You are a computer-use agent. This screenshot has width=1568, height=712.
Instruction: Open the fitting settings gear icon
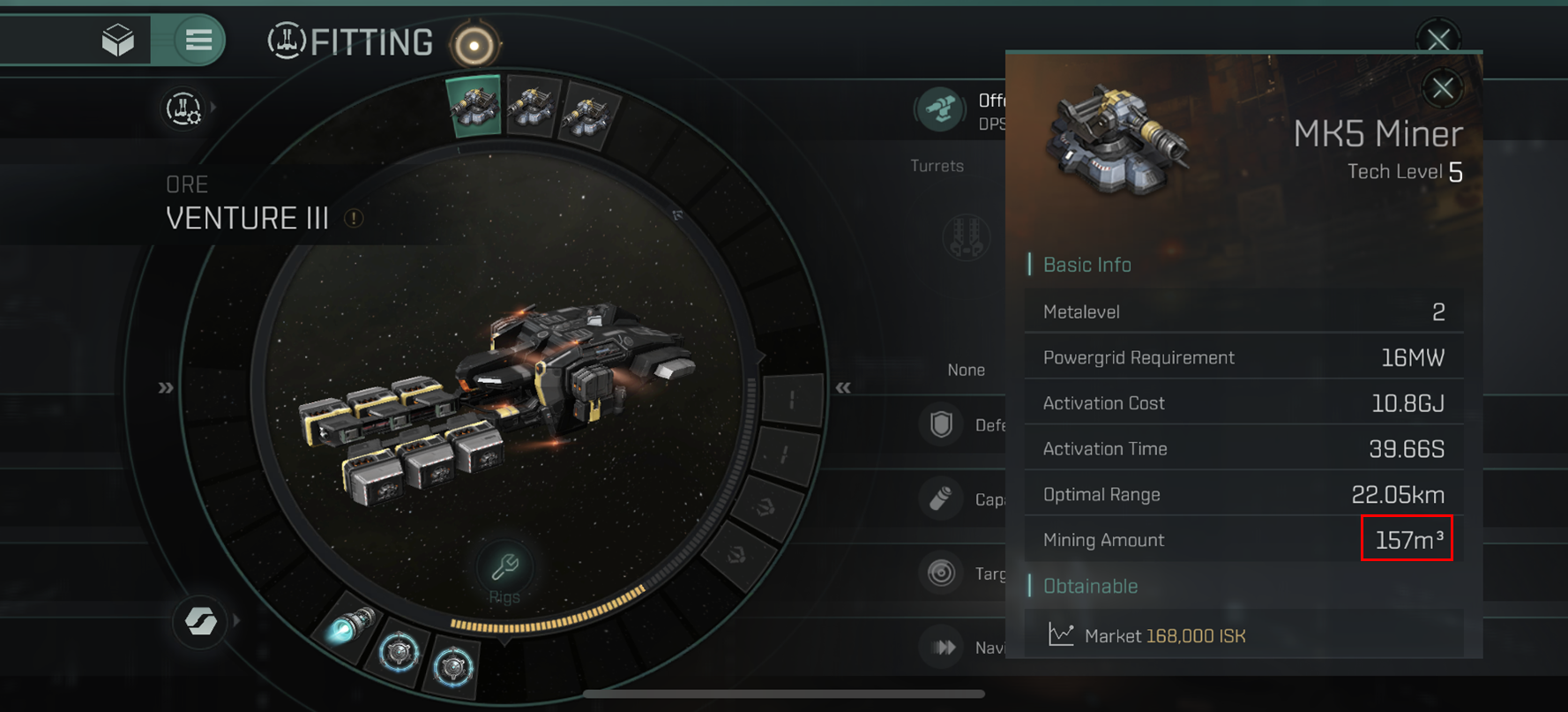183,109
